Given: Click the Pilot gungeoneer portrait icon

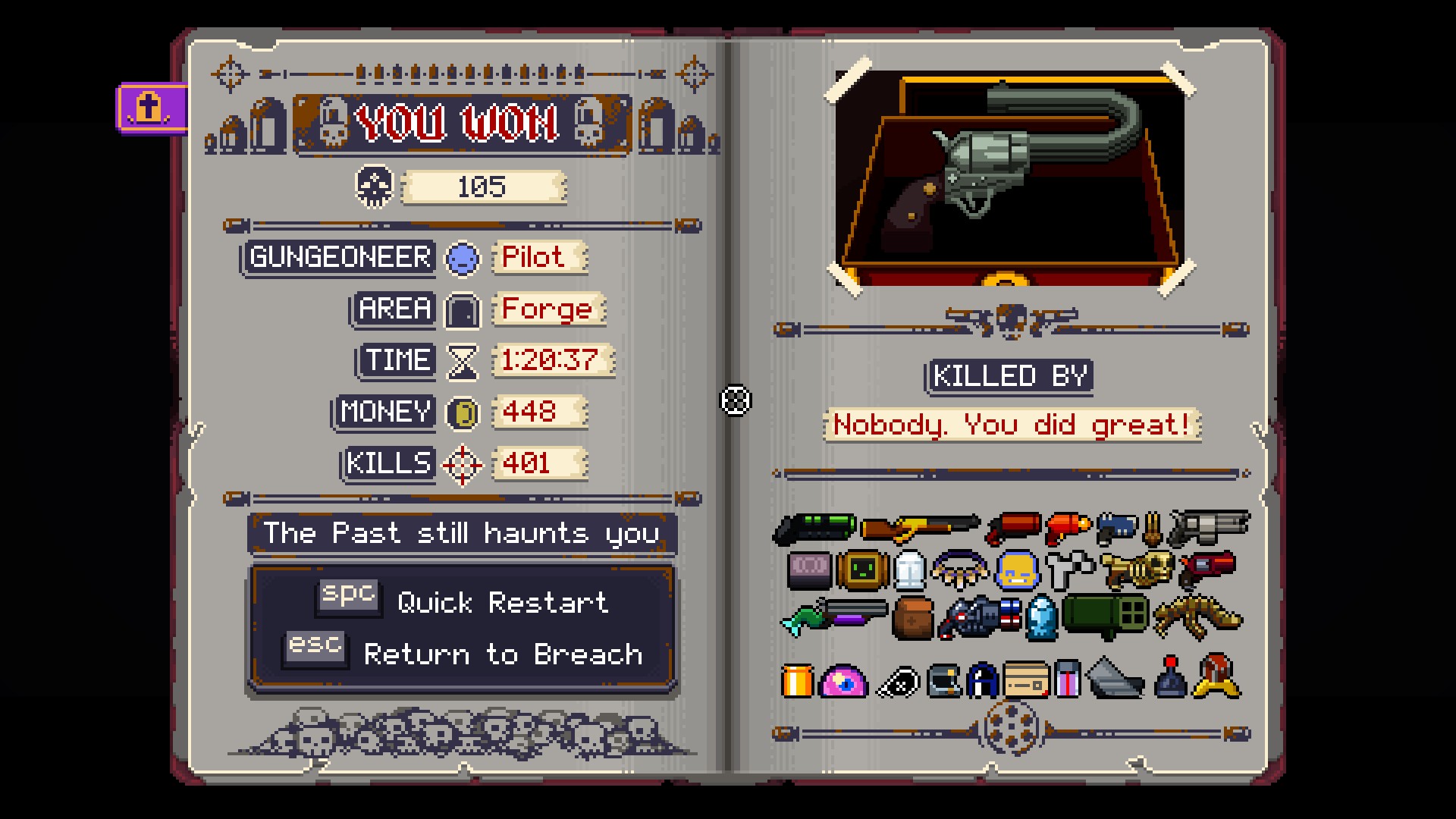Looking at the screenshot, I should click(463, 258).
